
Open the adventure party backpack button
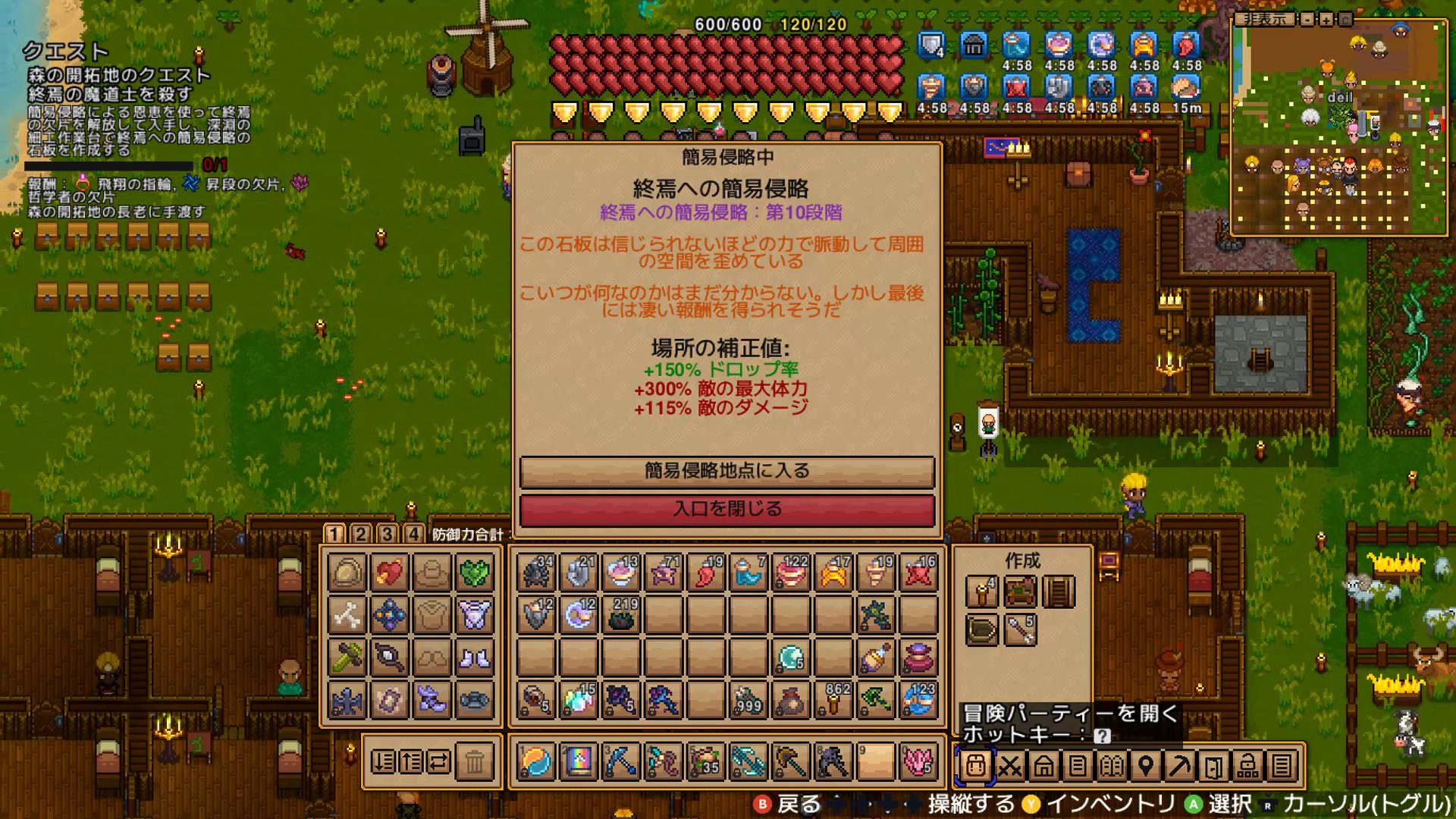point(975,766)
